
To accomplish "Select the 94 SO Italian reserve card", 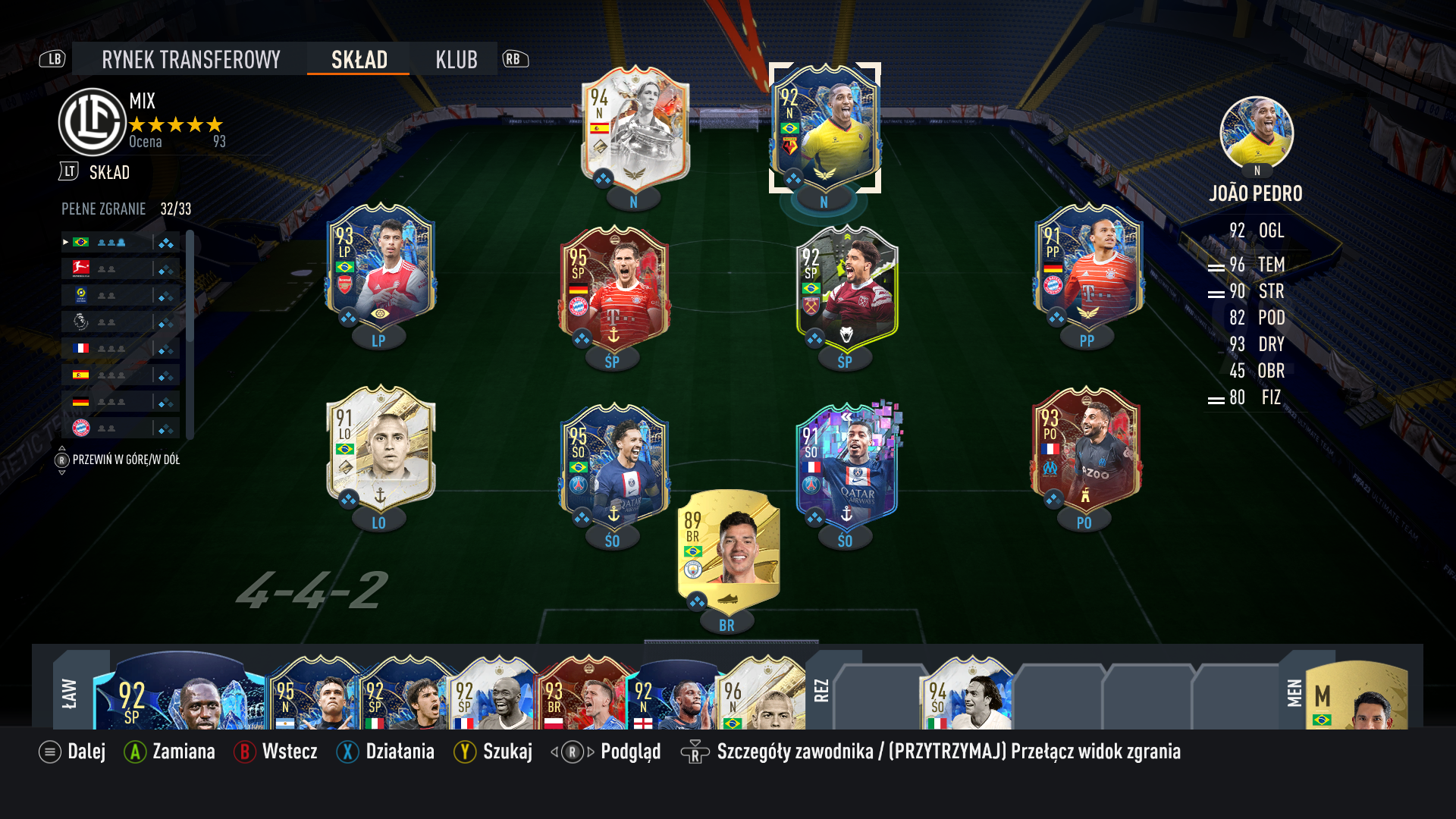I will 965,694.
